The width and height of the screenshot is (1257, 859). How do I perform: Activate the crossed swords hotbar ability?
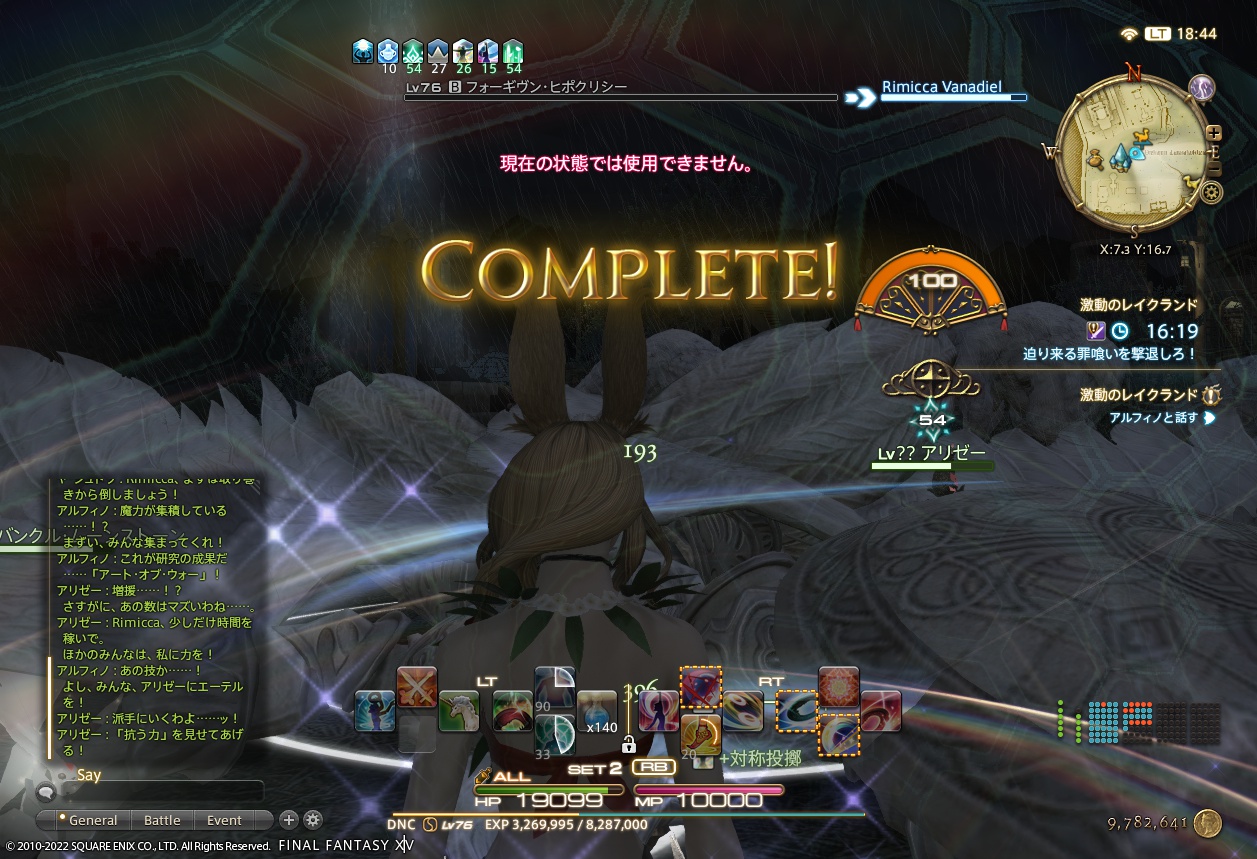coord(416,687)
